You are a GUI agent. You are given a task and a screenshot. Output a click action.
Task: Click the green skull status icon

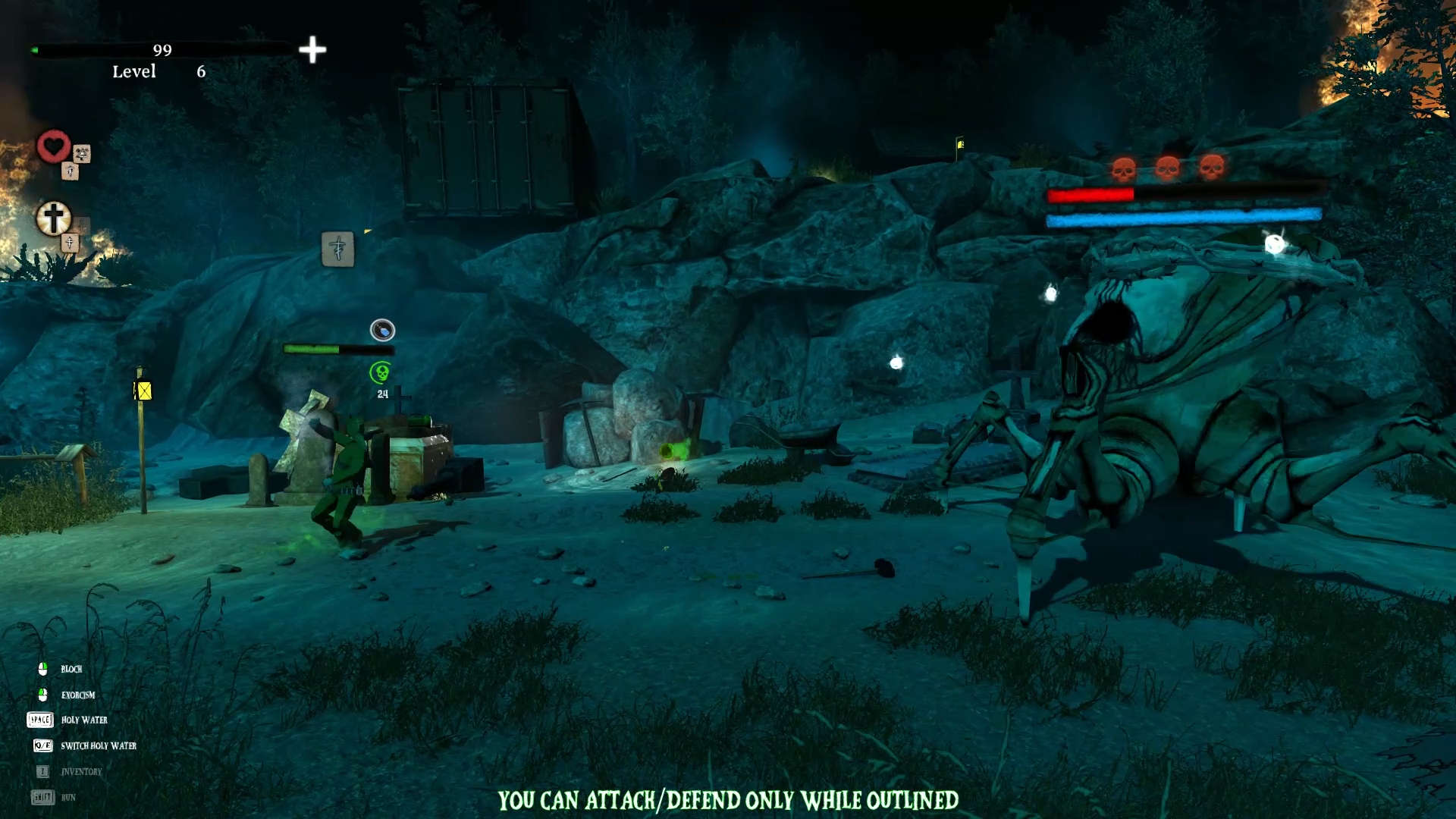pos(380,372)
